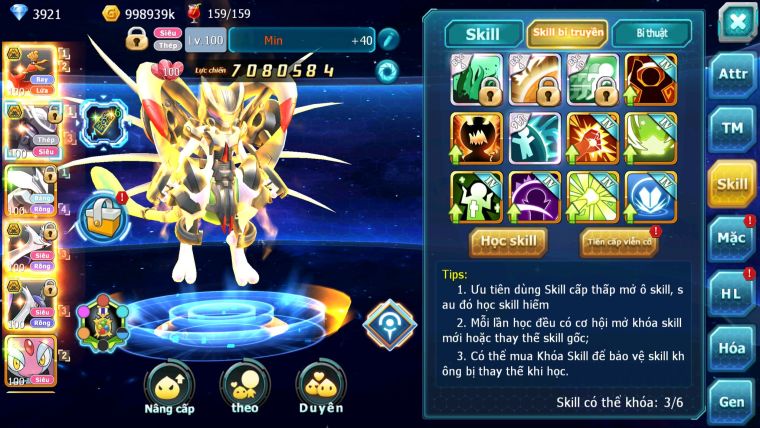Viewport: 760px width, 428px height.
Task: Click the Học skill button
Action: tap(509, 241)
